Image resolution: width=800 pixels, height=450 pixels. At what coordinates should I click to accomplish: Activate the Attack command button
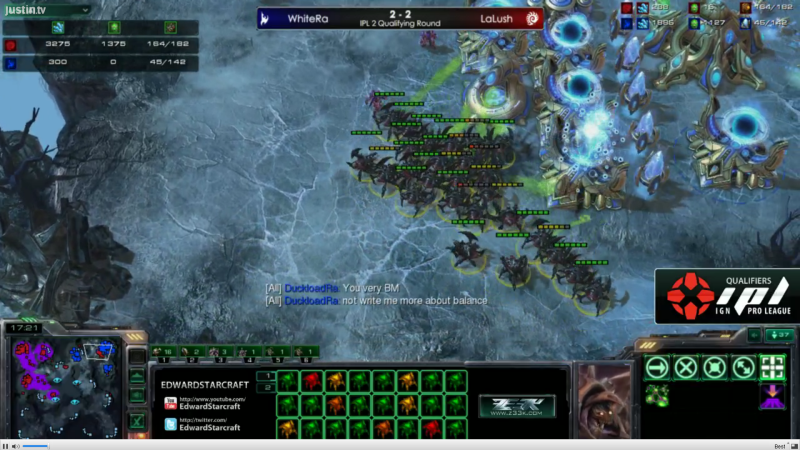pos(773,367)
